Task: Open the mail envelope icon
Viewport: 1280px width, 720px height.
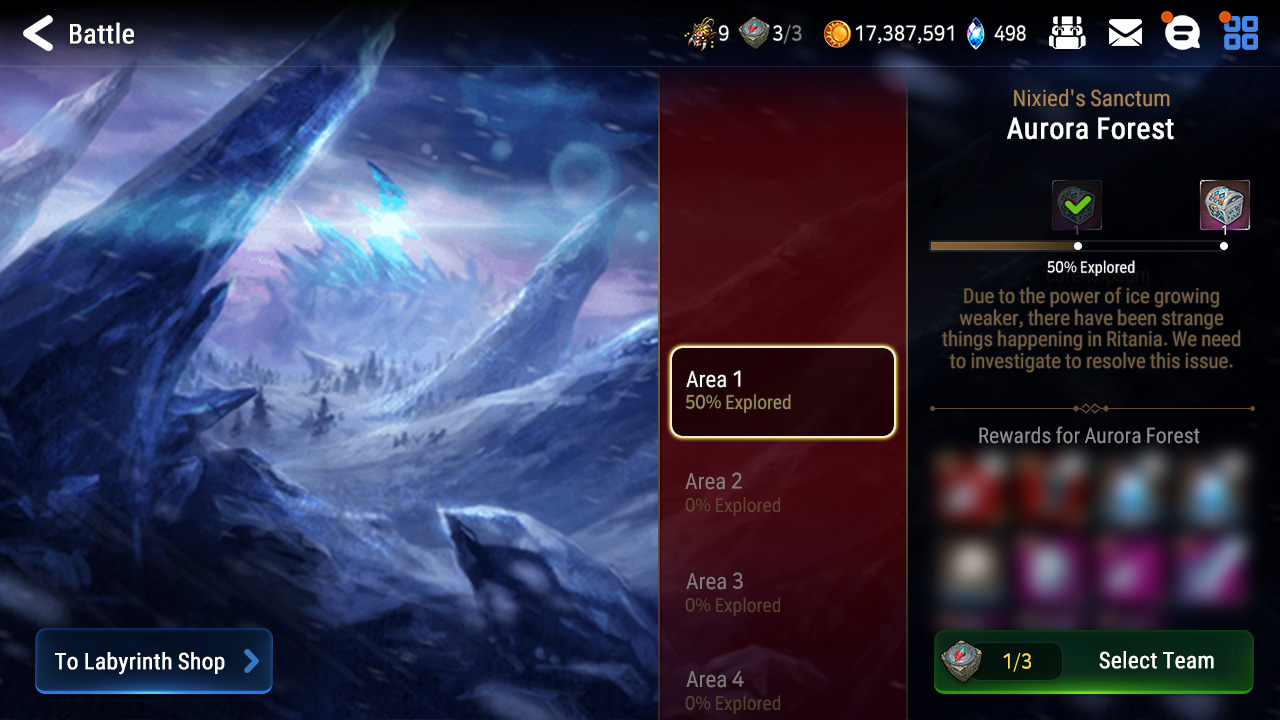Action: (1124, 33)
